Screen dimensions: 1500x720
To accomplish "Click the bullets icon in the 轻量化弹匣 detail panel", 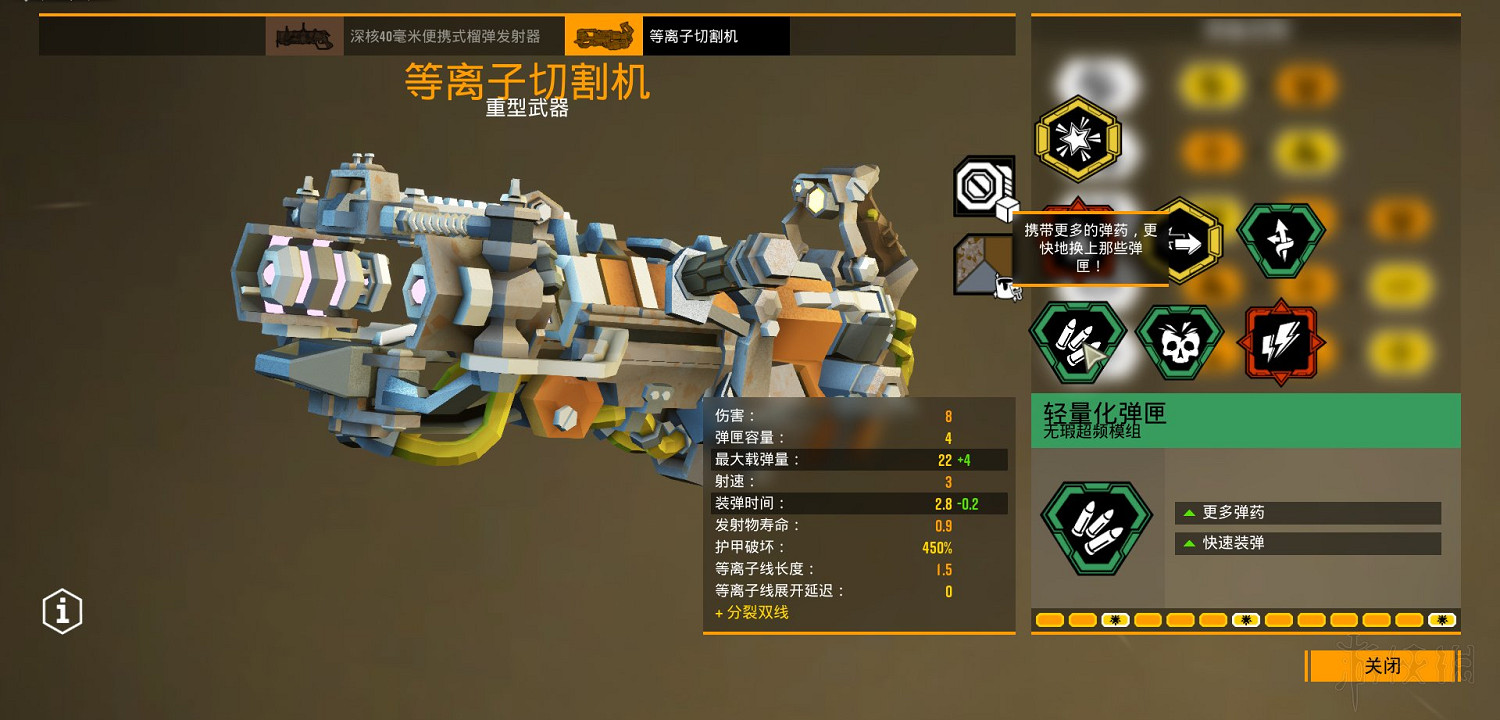I will pyautogui.click(x=1096, y=528).
